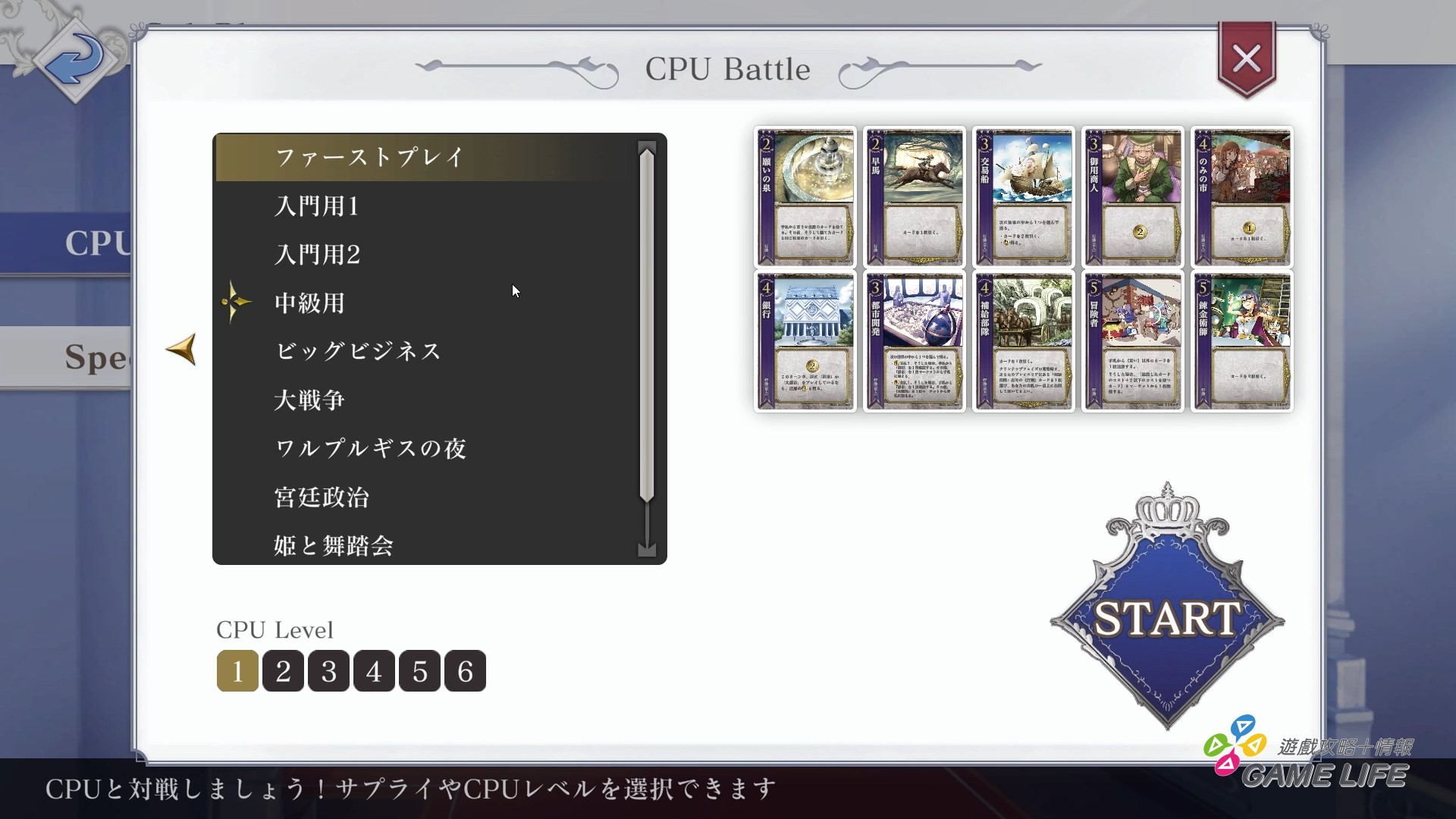
Task: Select the 錬金術師 card
Action: tap(1242, 340)
